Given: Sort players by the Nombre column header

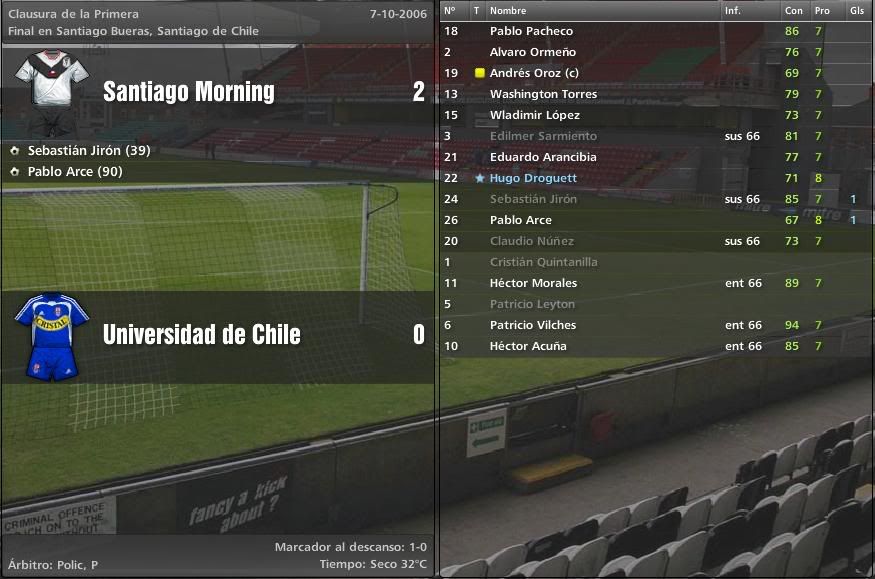Looking at the screenshot, I should click(507, 11).
